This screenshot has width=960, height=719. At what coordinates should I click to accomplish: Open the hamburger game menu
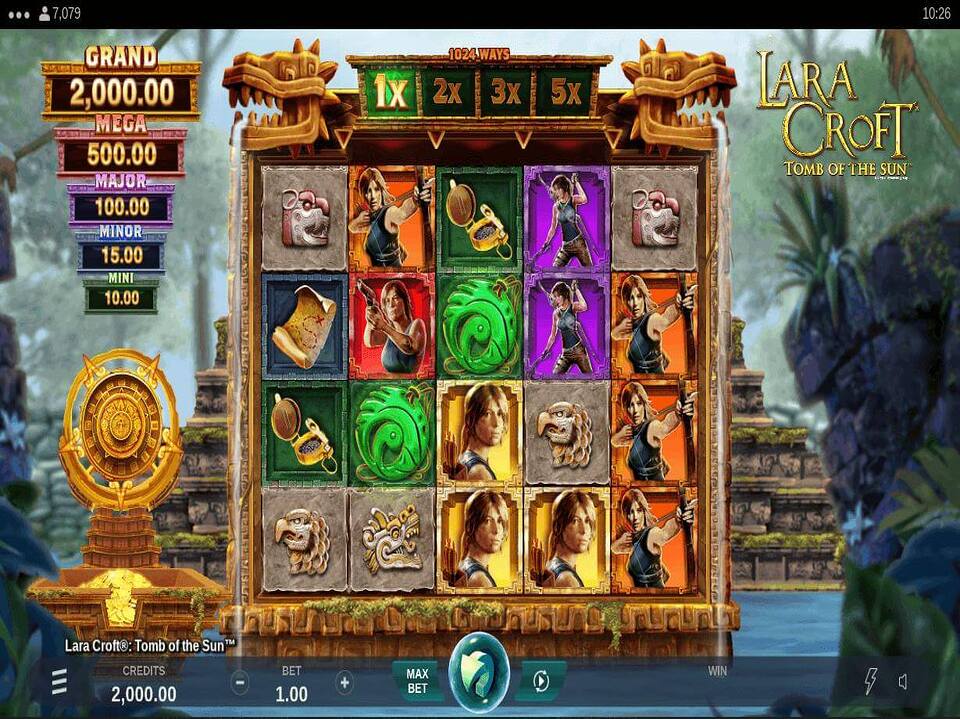(x=60, y=682)
